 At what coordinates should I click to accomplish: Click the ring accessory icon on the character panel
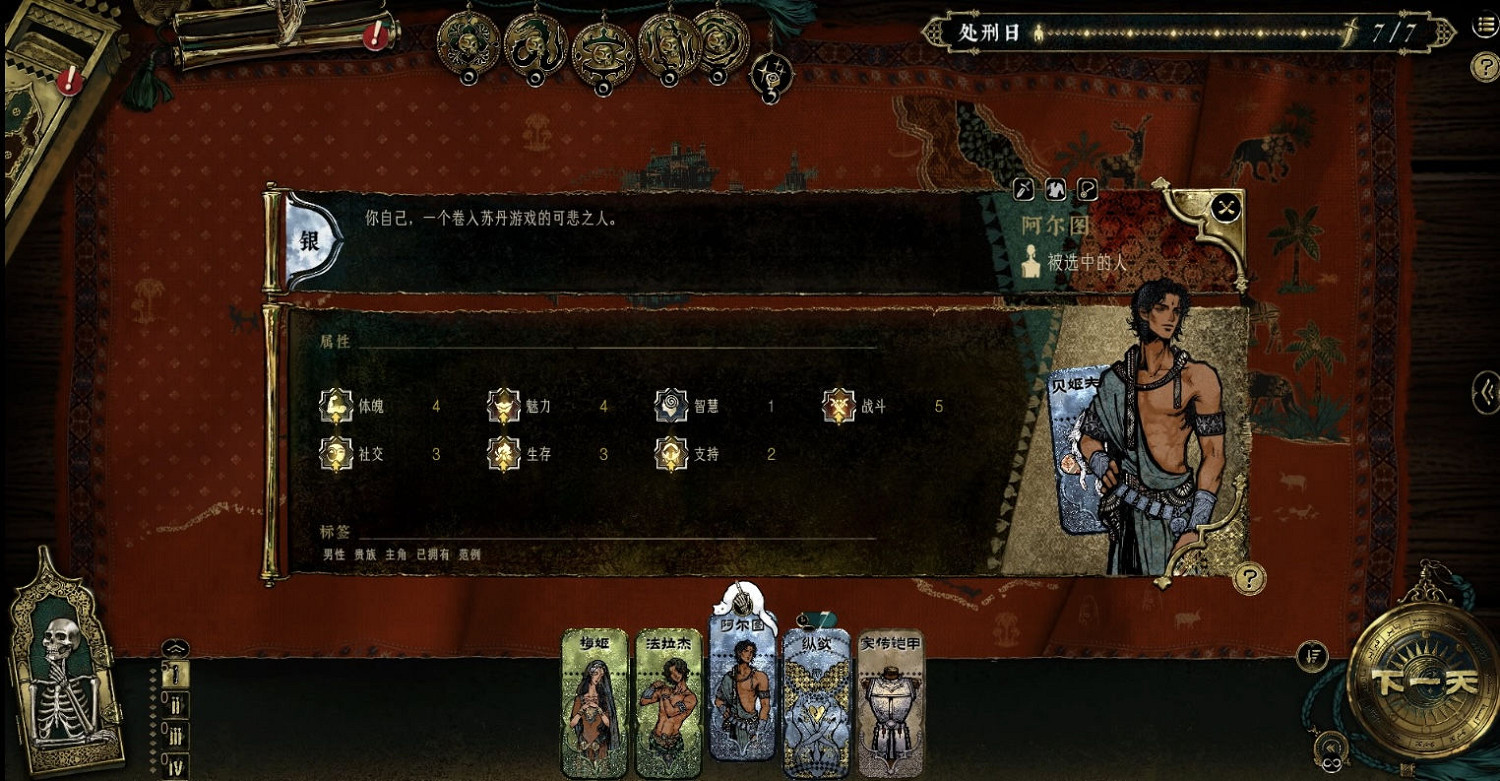pos(1088,187)
